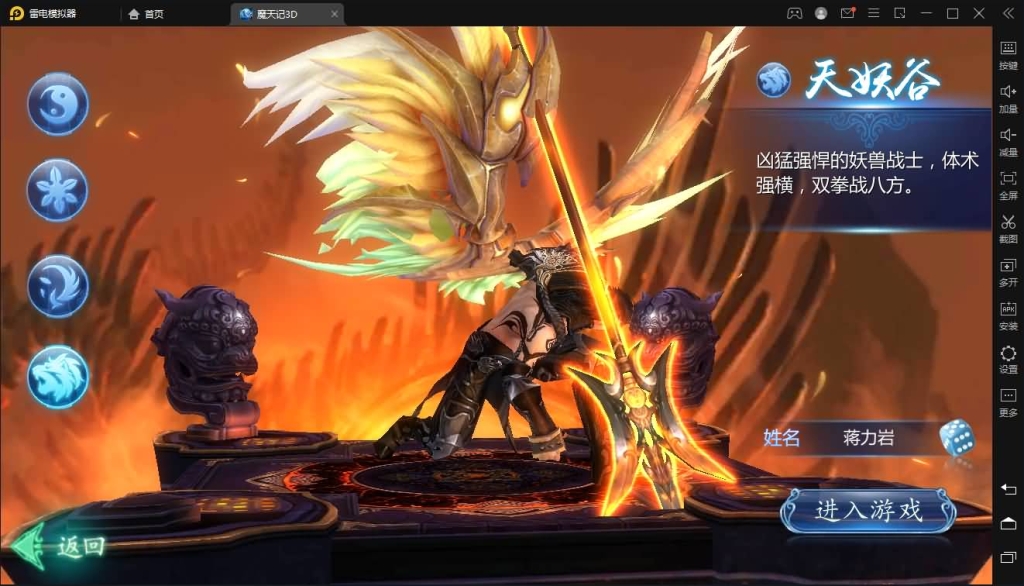1024x586 pixels.
Task: Close the 魔天记3D emulator tab
Action: (334, 14)
